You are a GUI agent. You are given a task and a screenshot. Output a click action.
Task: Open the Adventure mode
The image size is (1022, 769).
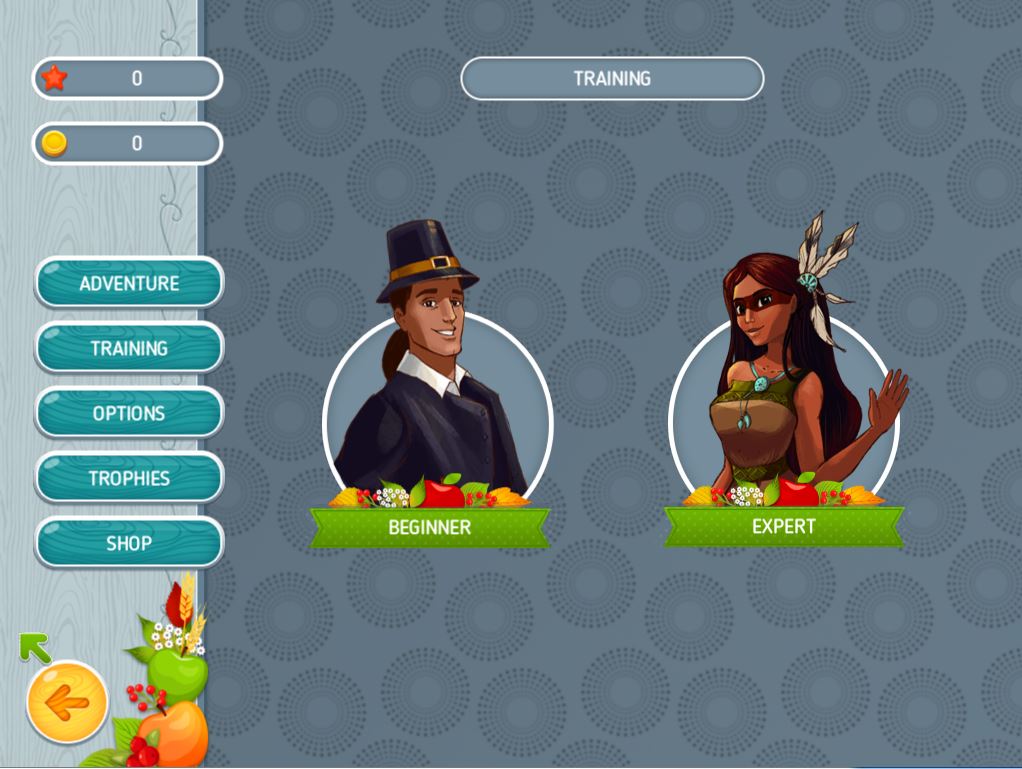click(129, 283)
